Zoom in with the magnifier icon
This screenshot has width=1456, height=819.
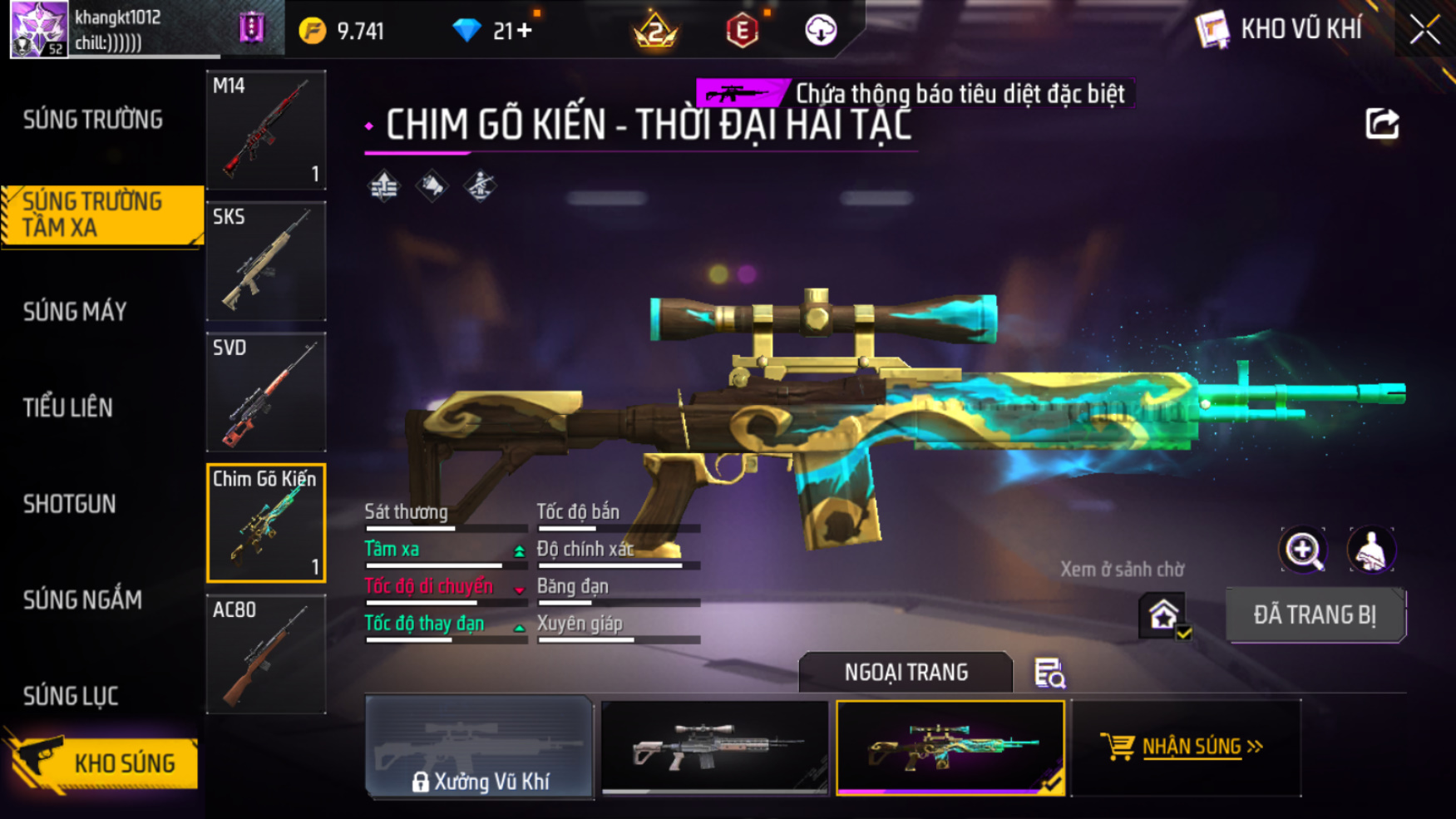point(1303,550)
